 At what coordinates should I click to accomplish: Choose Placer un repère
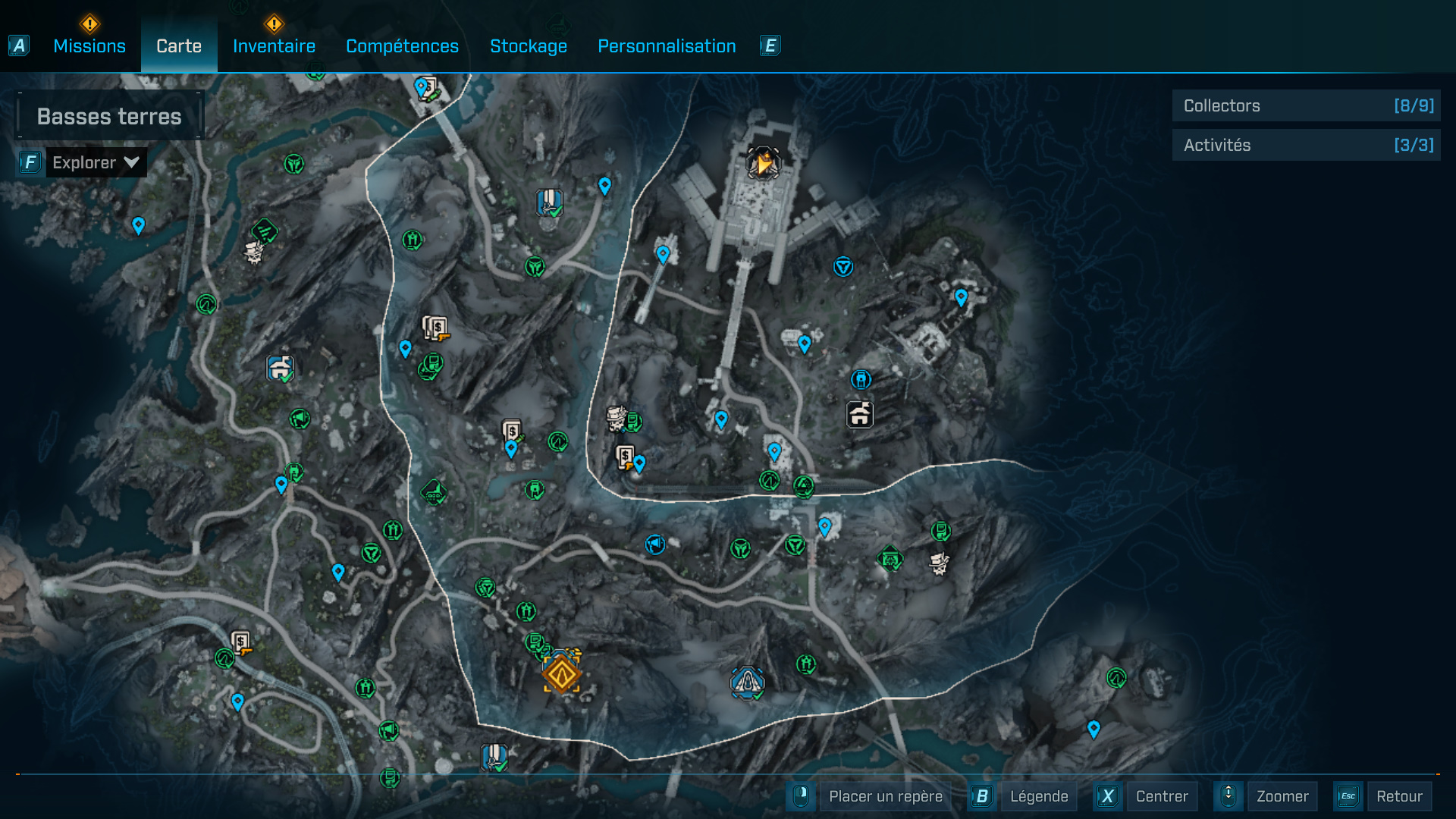pos(885,796)
